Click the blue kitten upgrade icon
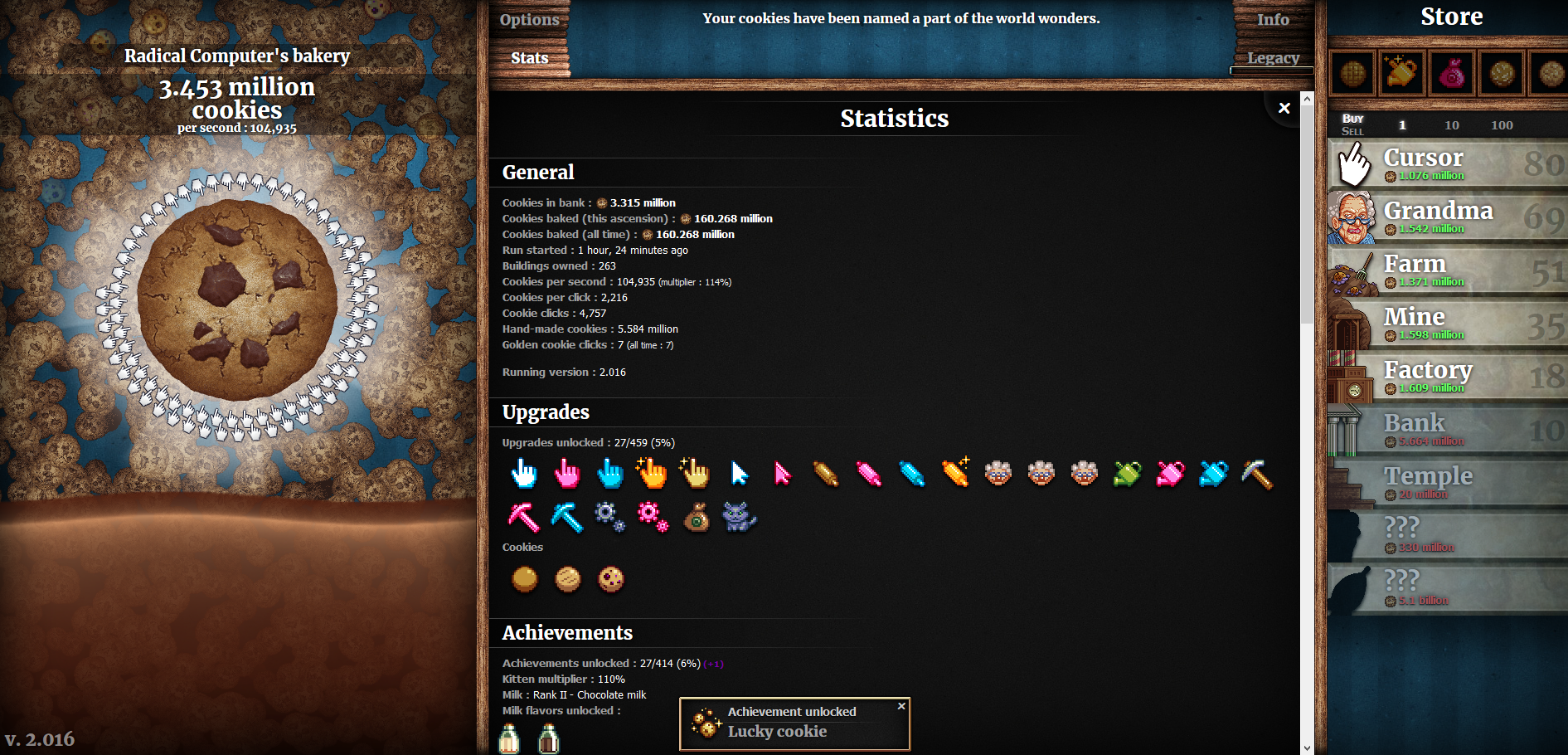This screenshot has width=1568, height=755. (739, 517)
